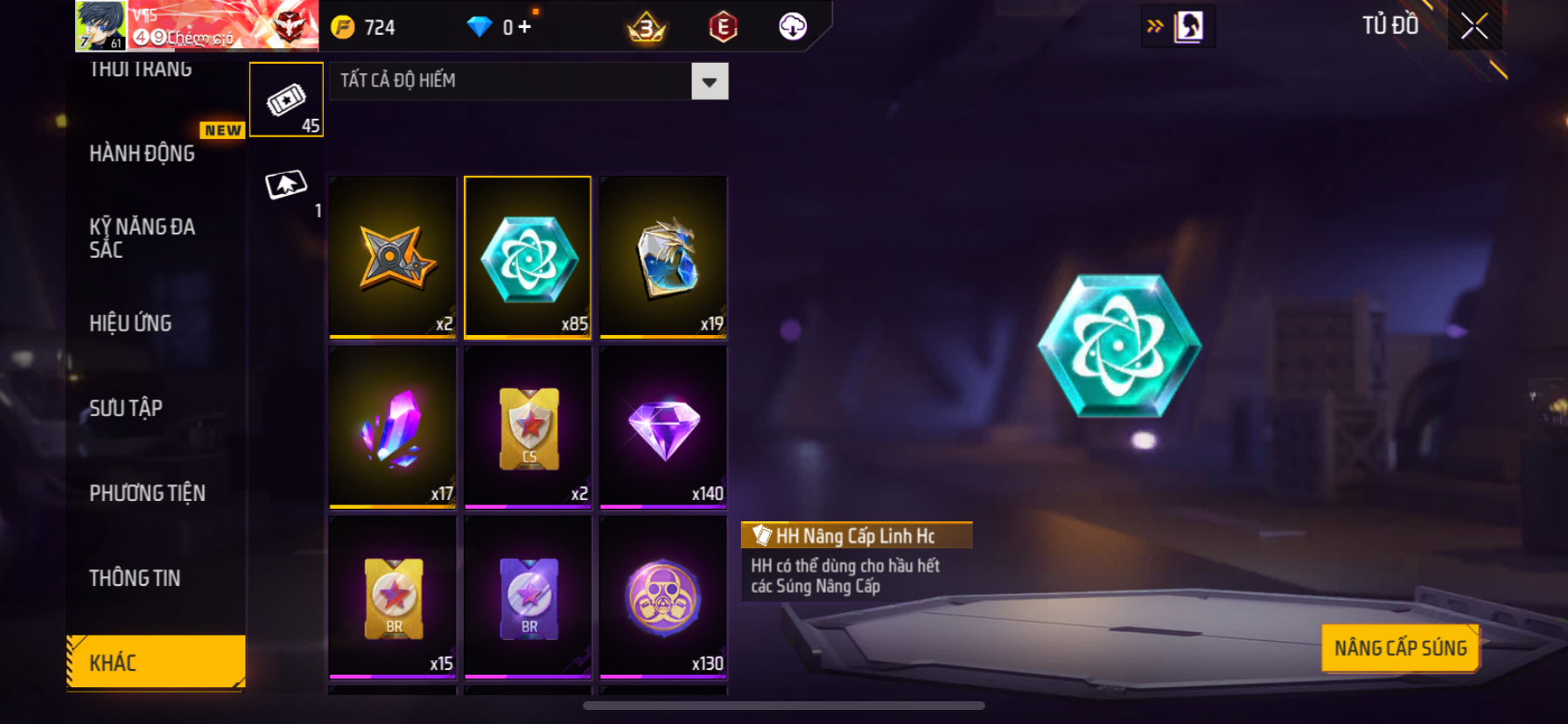Close the Tủ Đồ vault screen
The image size is (1568, 724).
(1474, 27)
